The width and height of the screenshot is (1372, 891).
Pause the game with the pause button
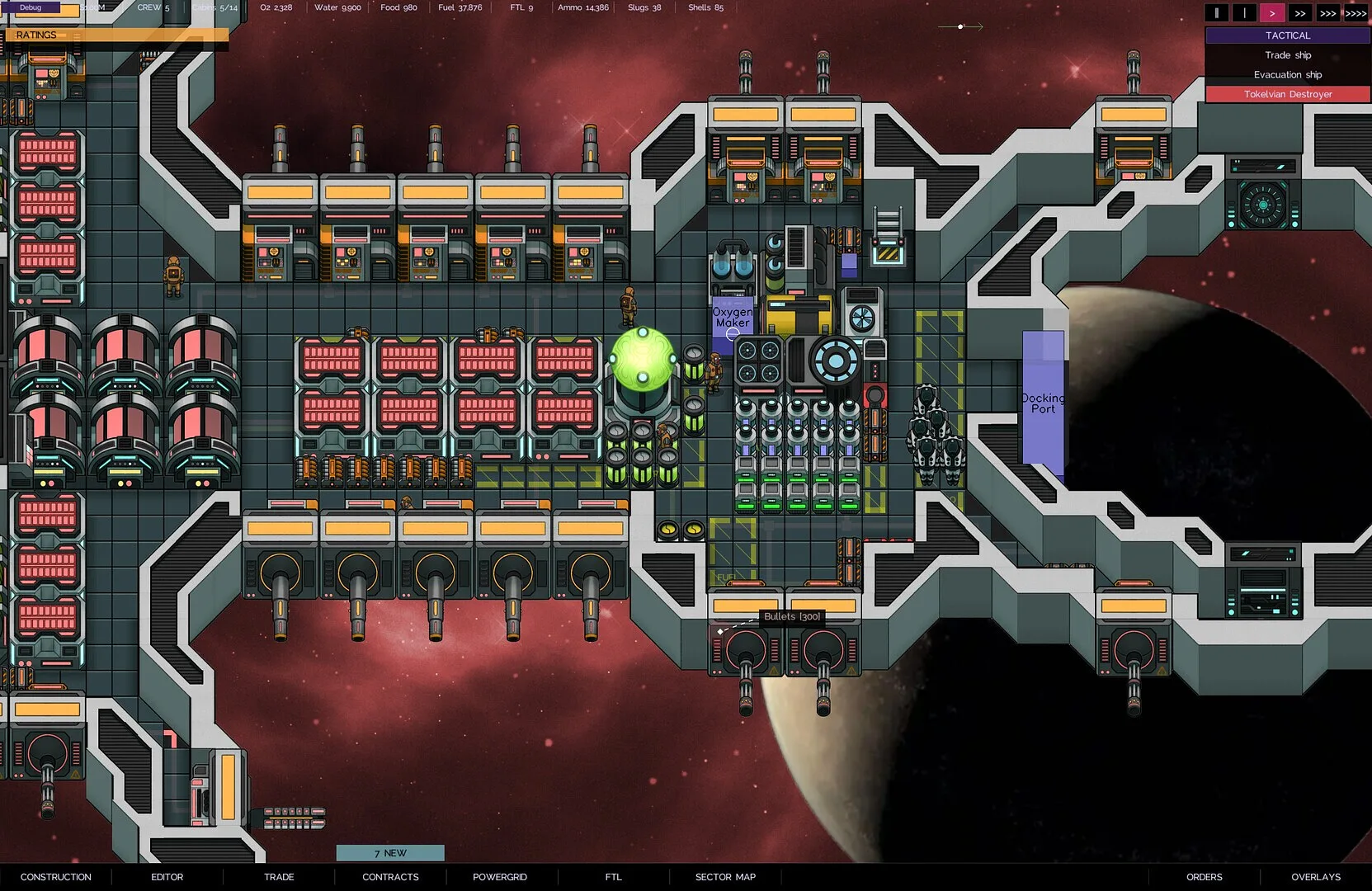pyautogui.click(x=1216, y=13)
